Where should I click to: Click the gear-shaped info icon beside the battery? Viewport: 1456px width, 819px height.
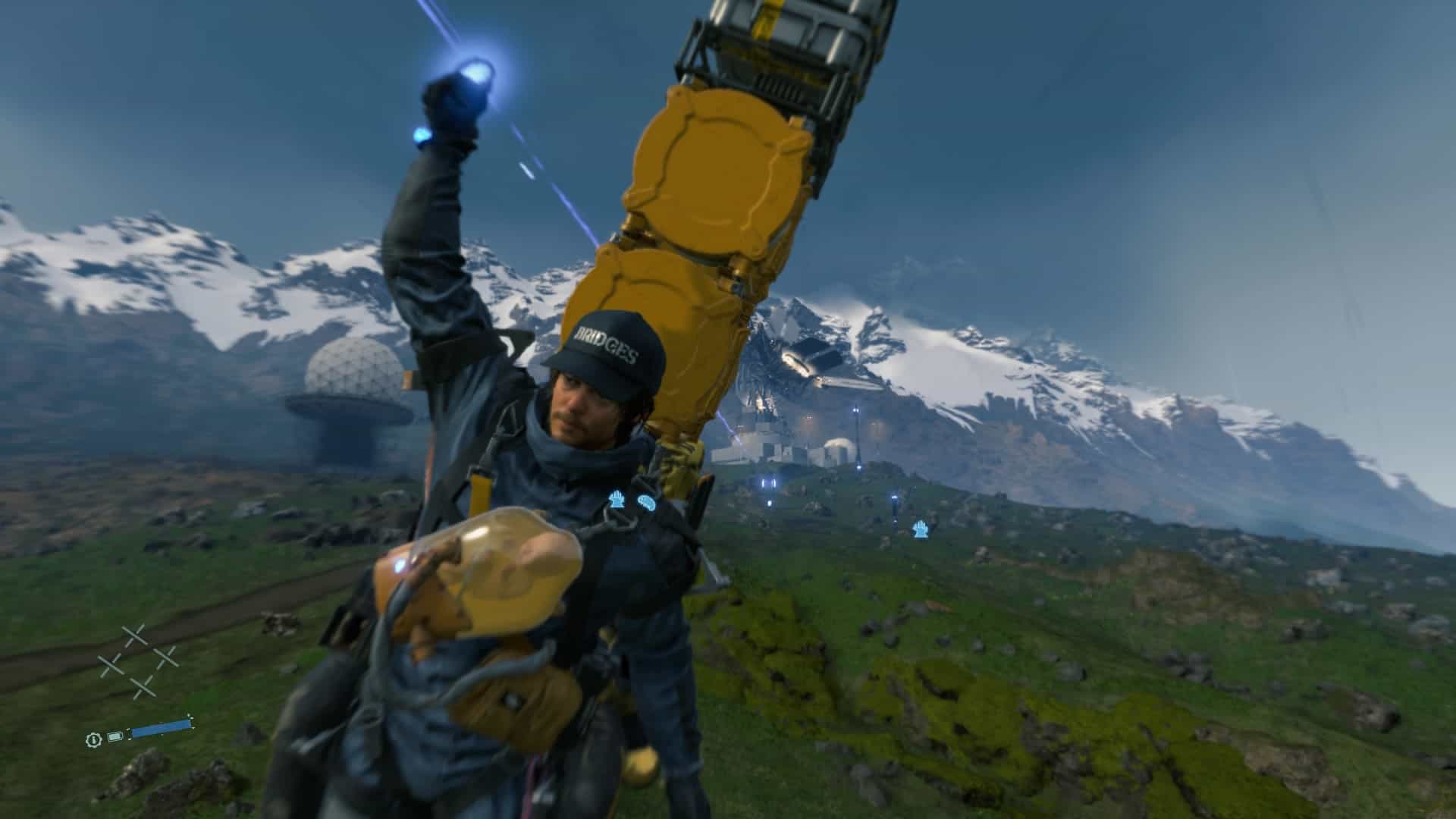click(93, 738)
